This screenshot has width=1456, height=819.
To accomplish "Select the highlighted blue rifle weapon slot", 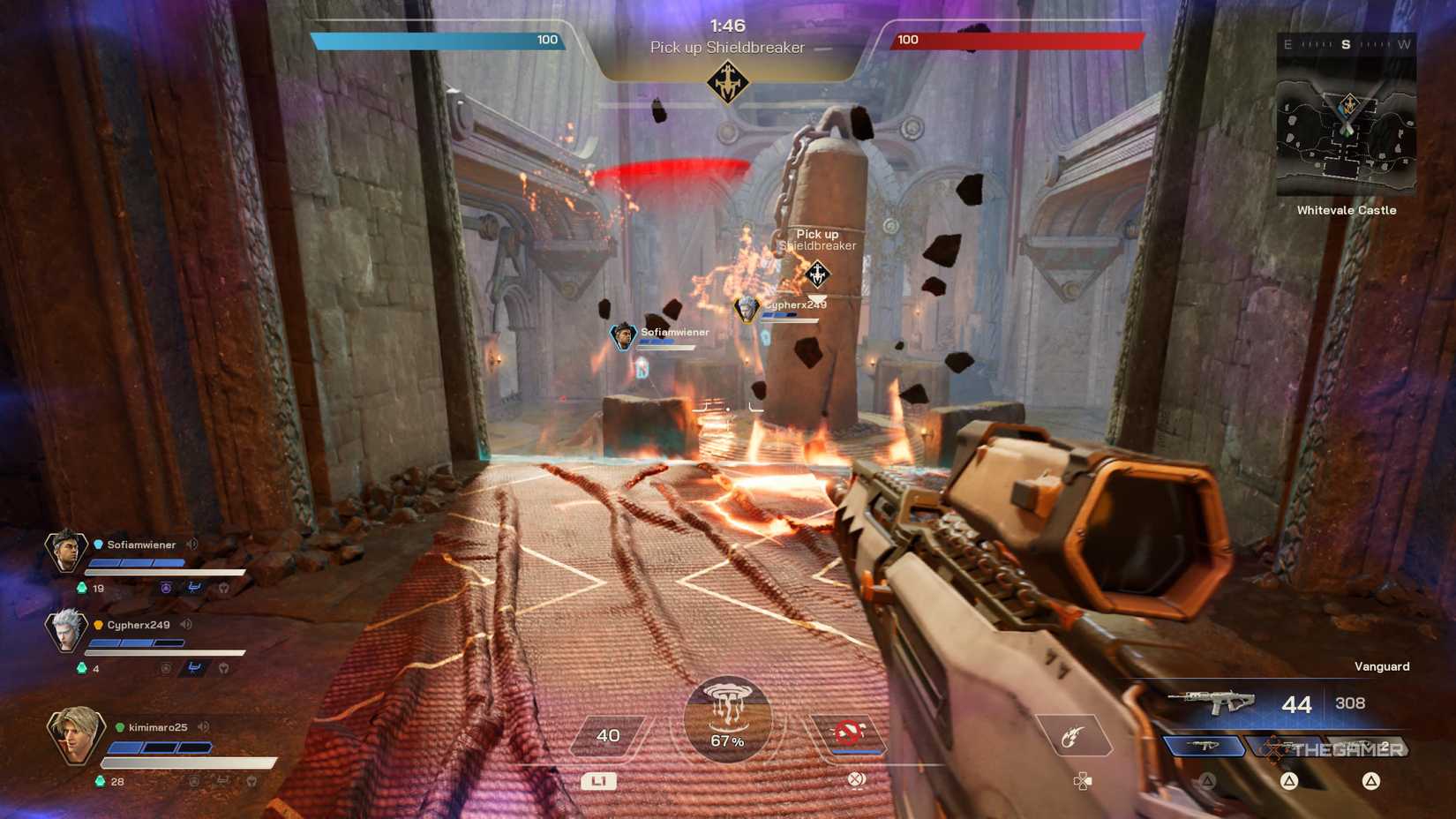I will [1203, 747].
